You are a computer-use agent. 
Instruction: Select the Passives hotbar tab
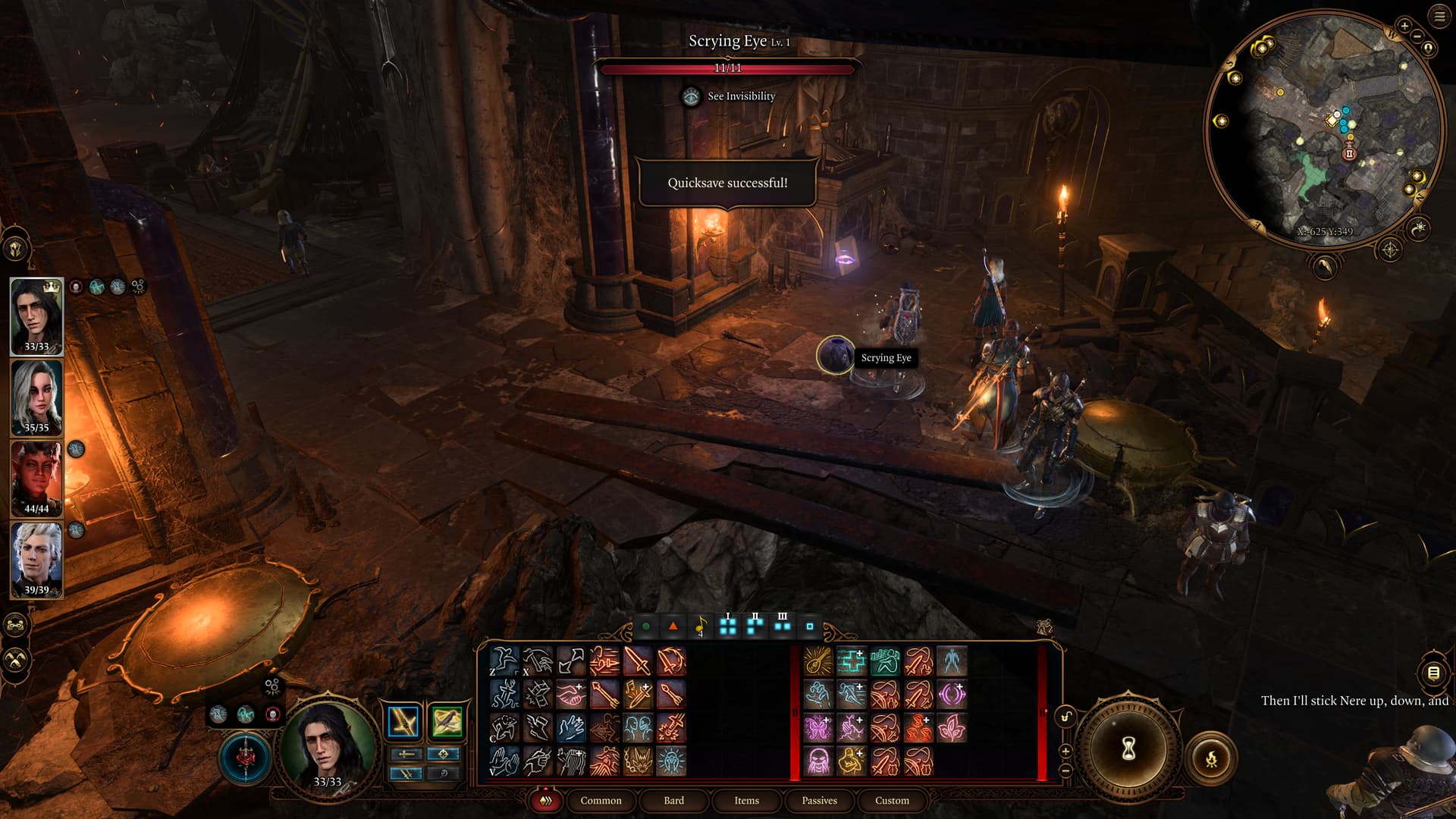tap(819, 800)
